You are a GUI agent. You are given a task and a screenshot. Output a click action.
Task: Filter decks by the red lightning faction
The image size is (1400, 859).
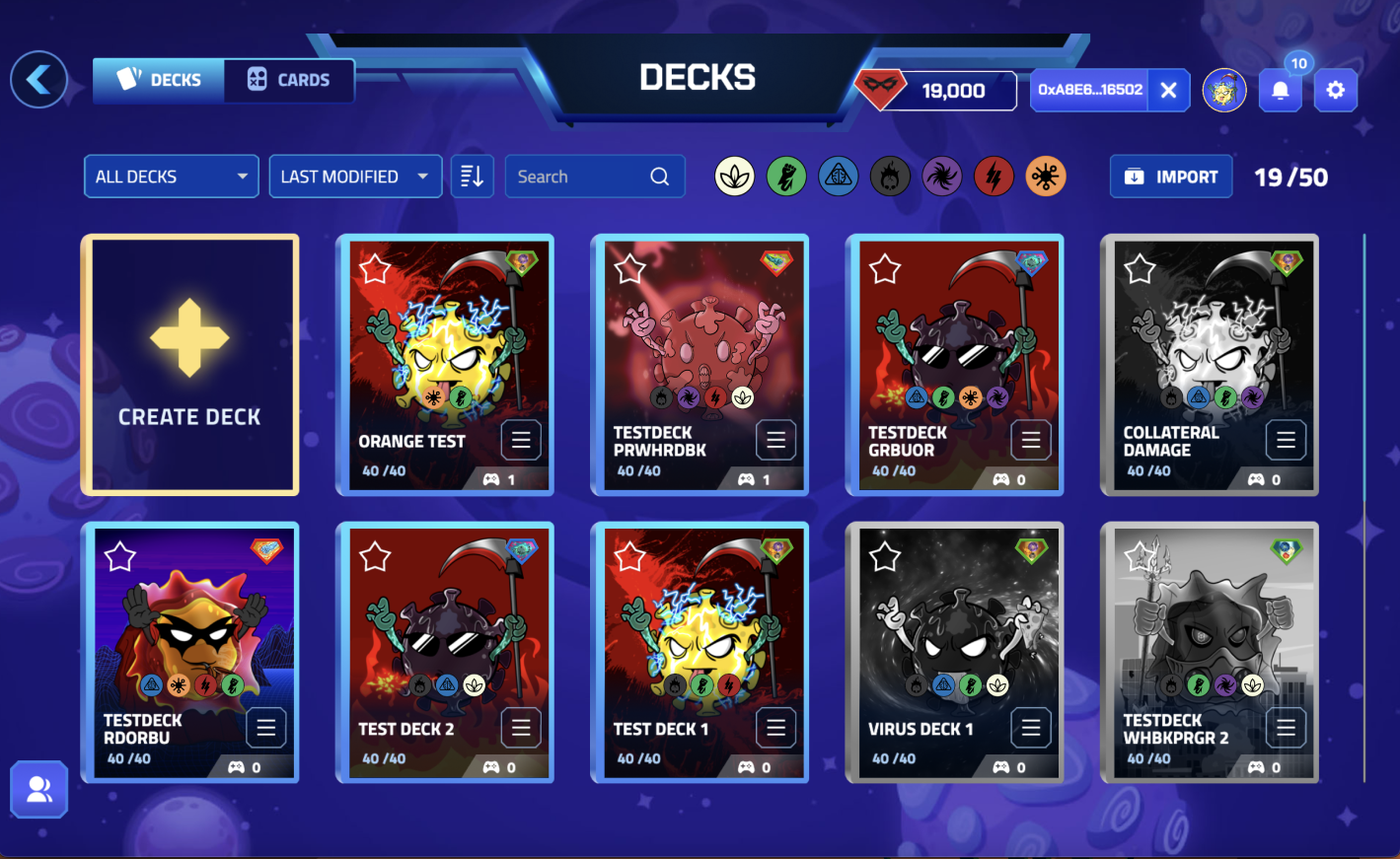(994, 177)
